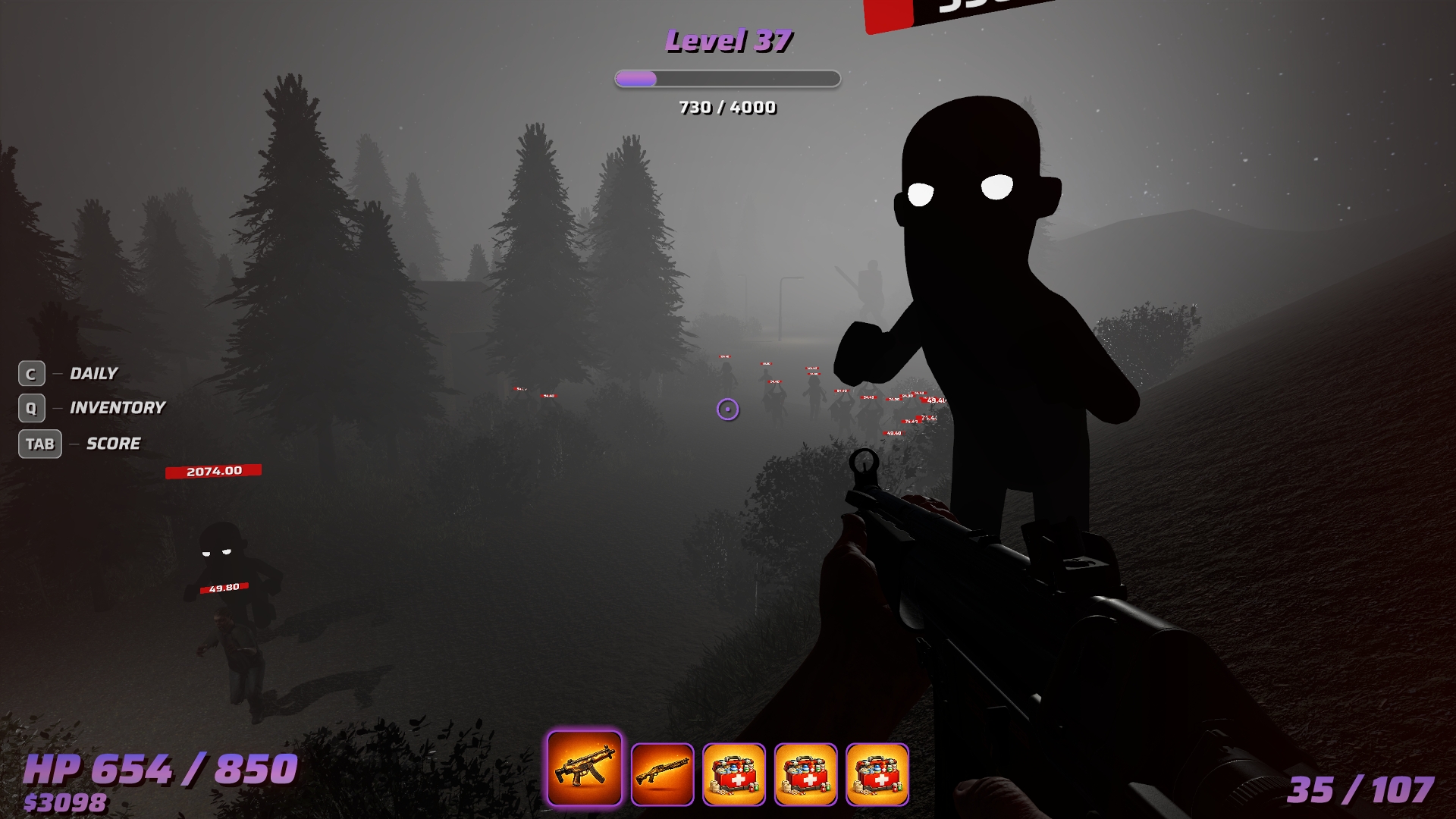This screenshot has height=819, width=1456.
Task: Select the submachine gun hotbar slot
Action: tap(584, 769)
